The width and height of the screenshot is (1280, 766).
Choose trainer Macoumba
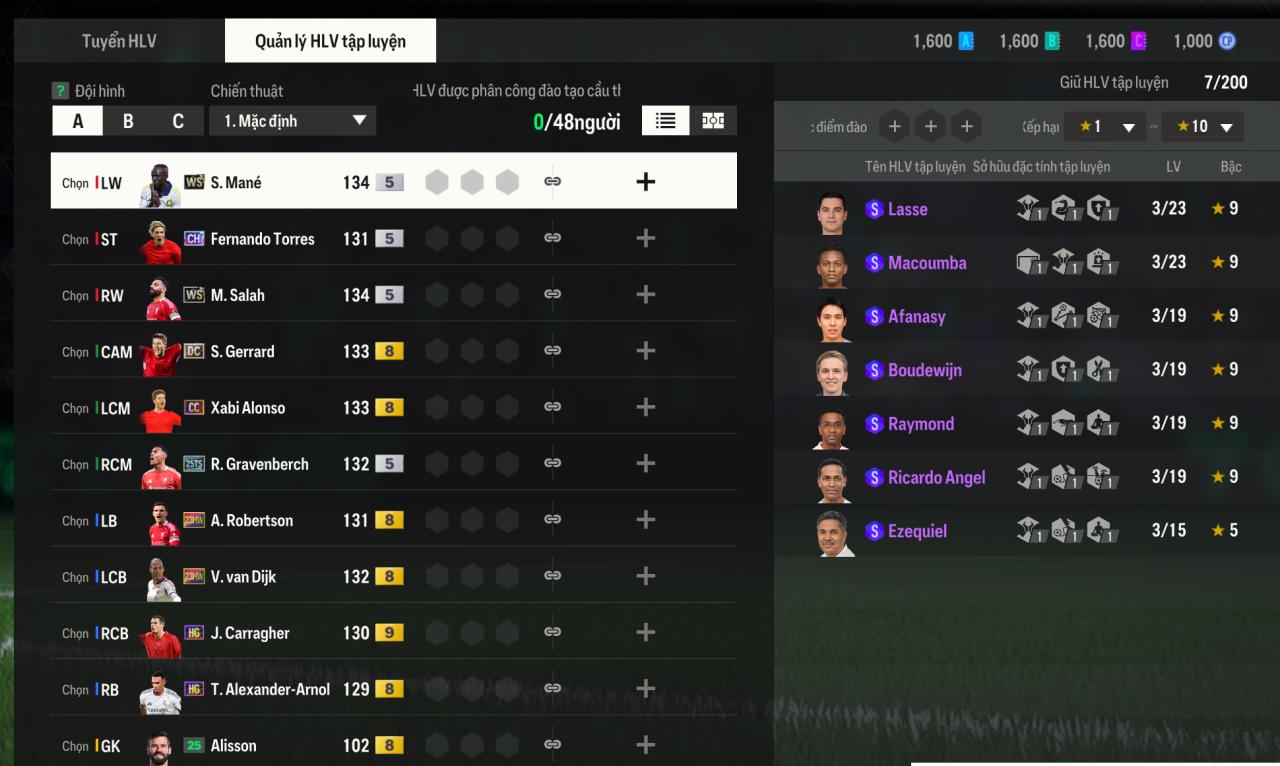(926, 263)
